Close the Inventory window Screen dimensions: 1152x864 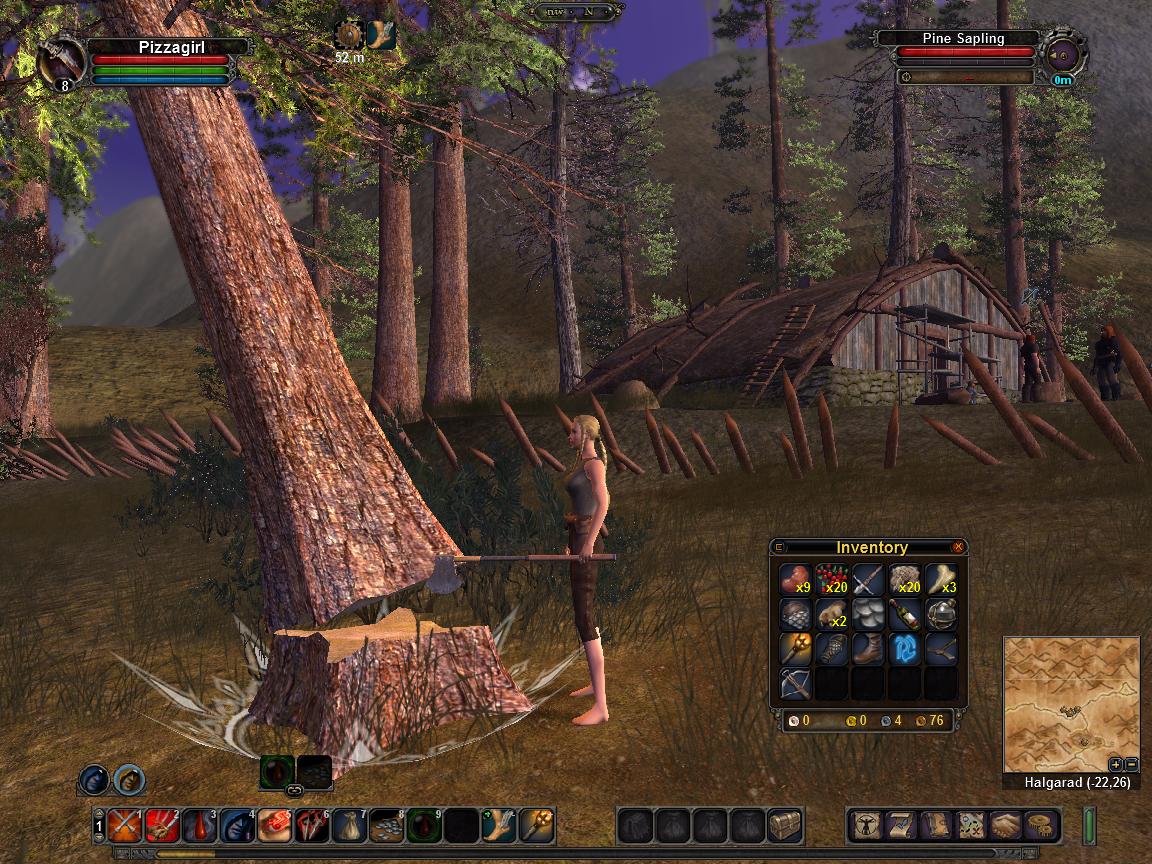(958, 547)
